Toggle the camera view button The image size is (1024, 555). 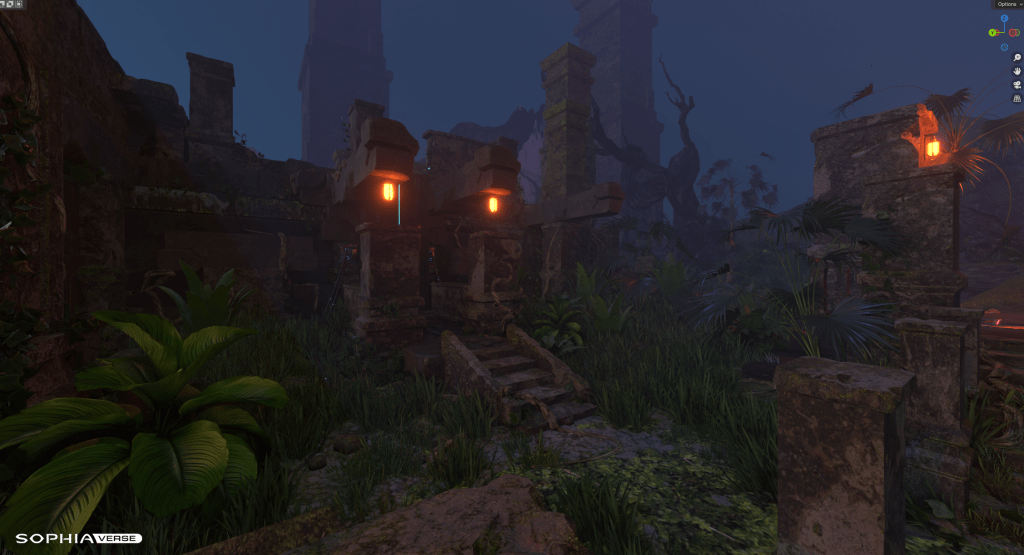coord(1017,85)
